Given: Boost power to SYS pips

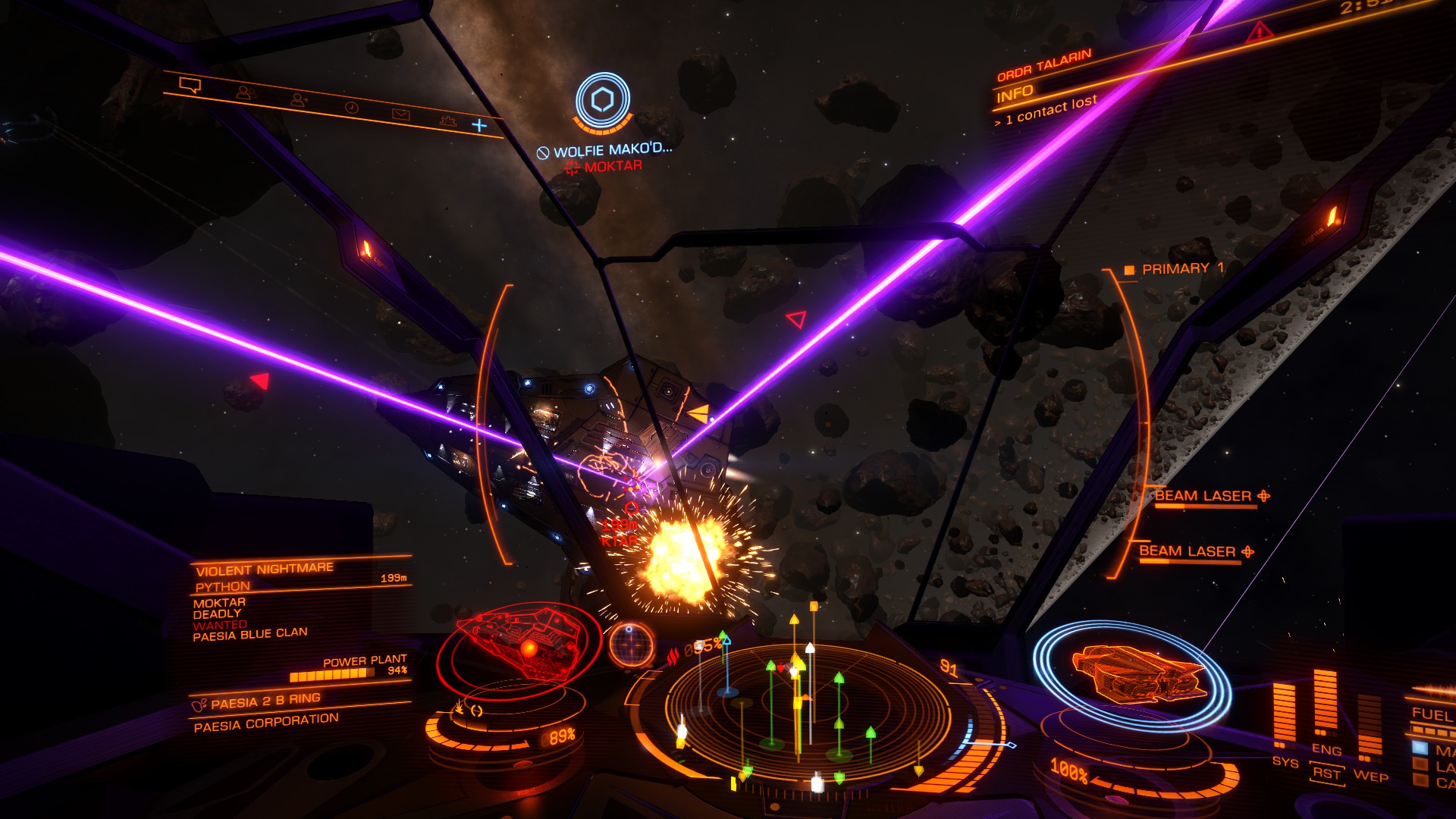Looking at the screenshot, I should (1285, 761).
